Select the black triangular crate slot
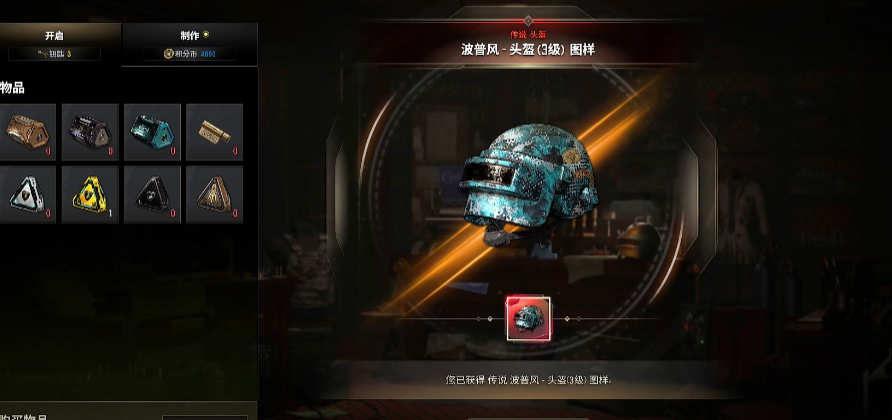The image size is (892, 420). tap(152, 194)
